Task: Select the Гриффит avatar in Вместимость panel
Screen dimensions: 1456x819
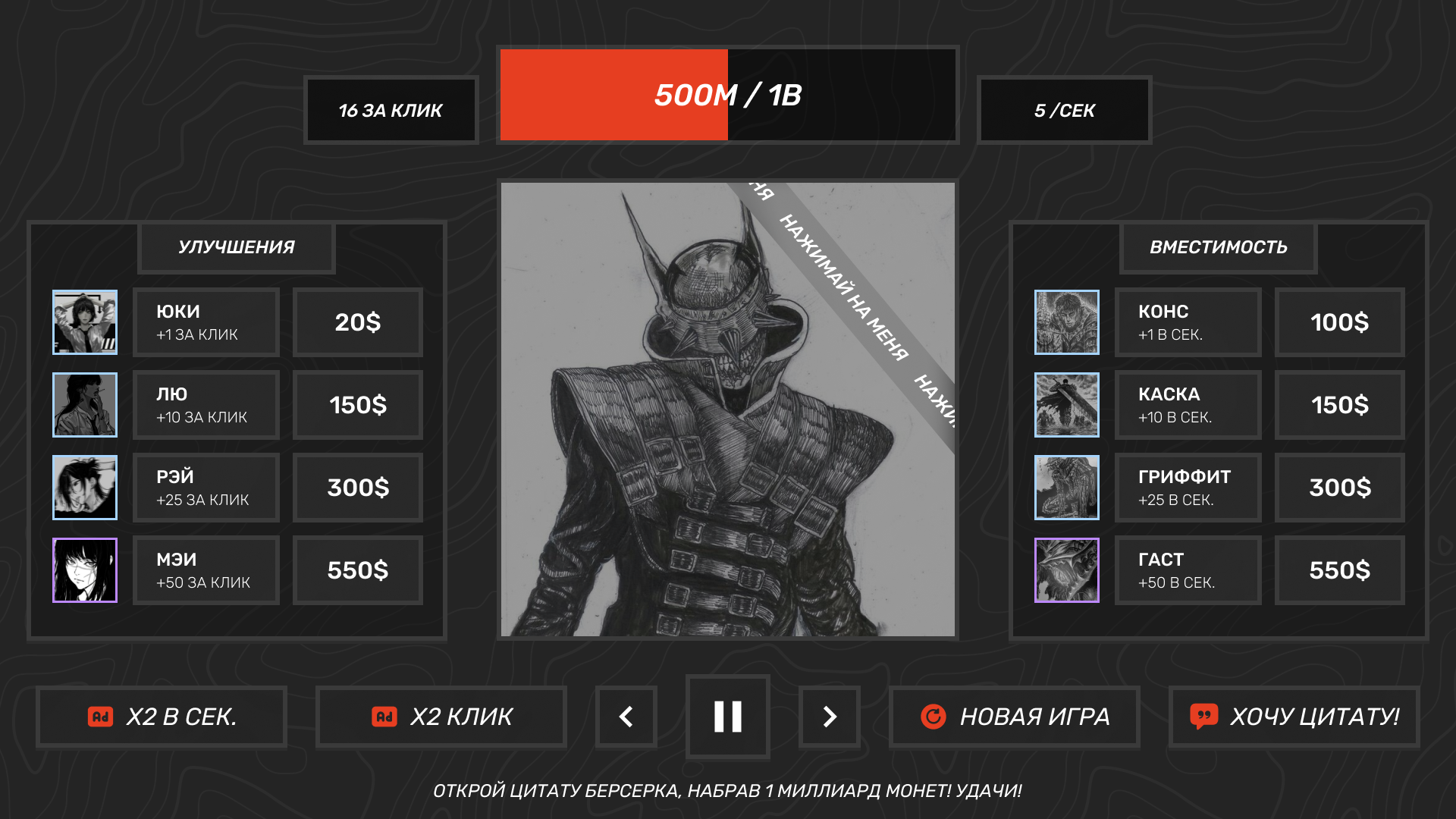Action: point(1066,488)
